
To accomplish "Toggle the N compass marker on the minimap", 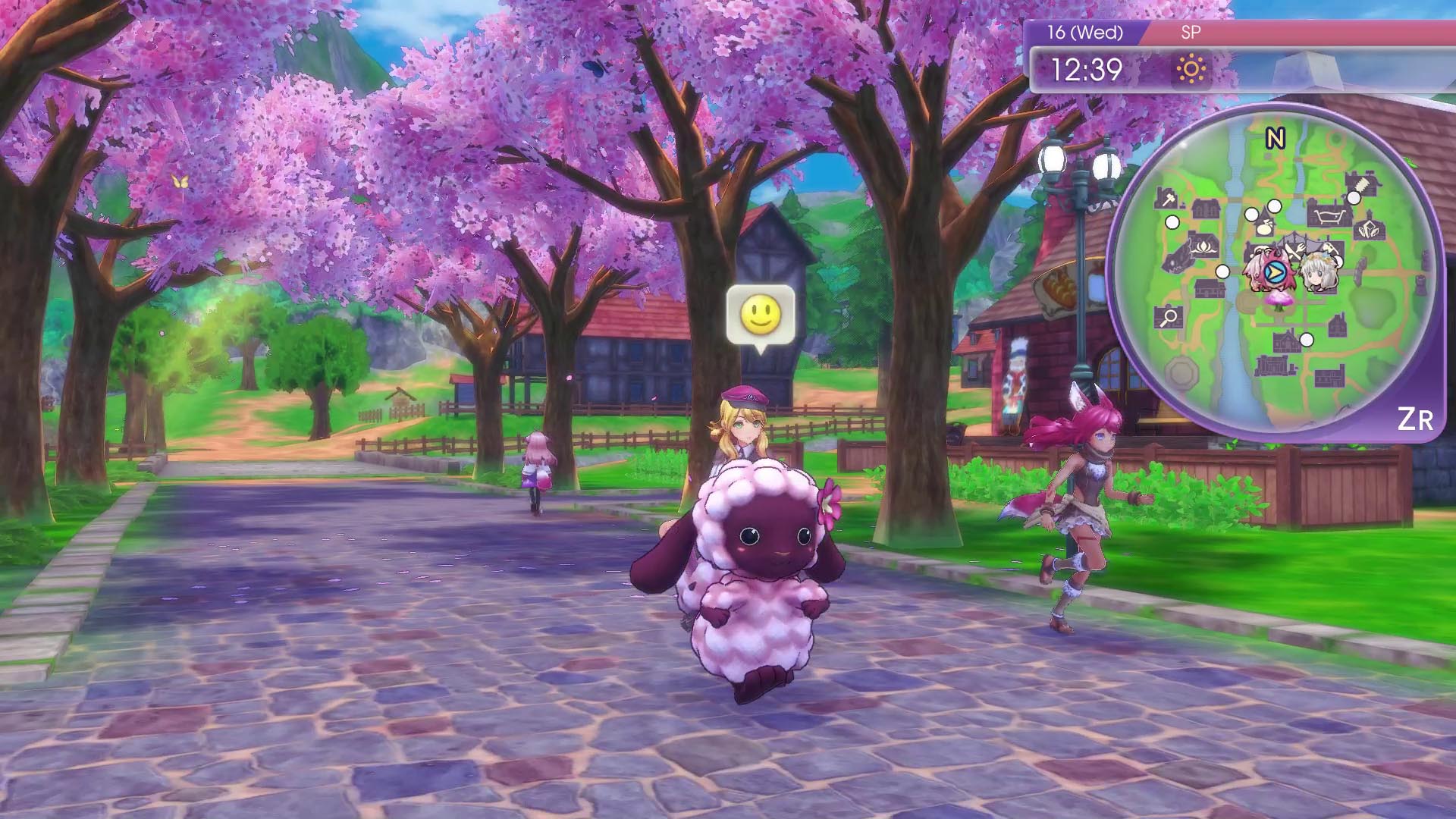I will (x=1276, y=136).
